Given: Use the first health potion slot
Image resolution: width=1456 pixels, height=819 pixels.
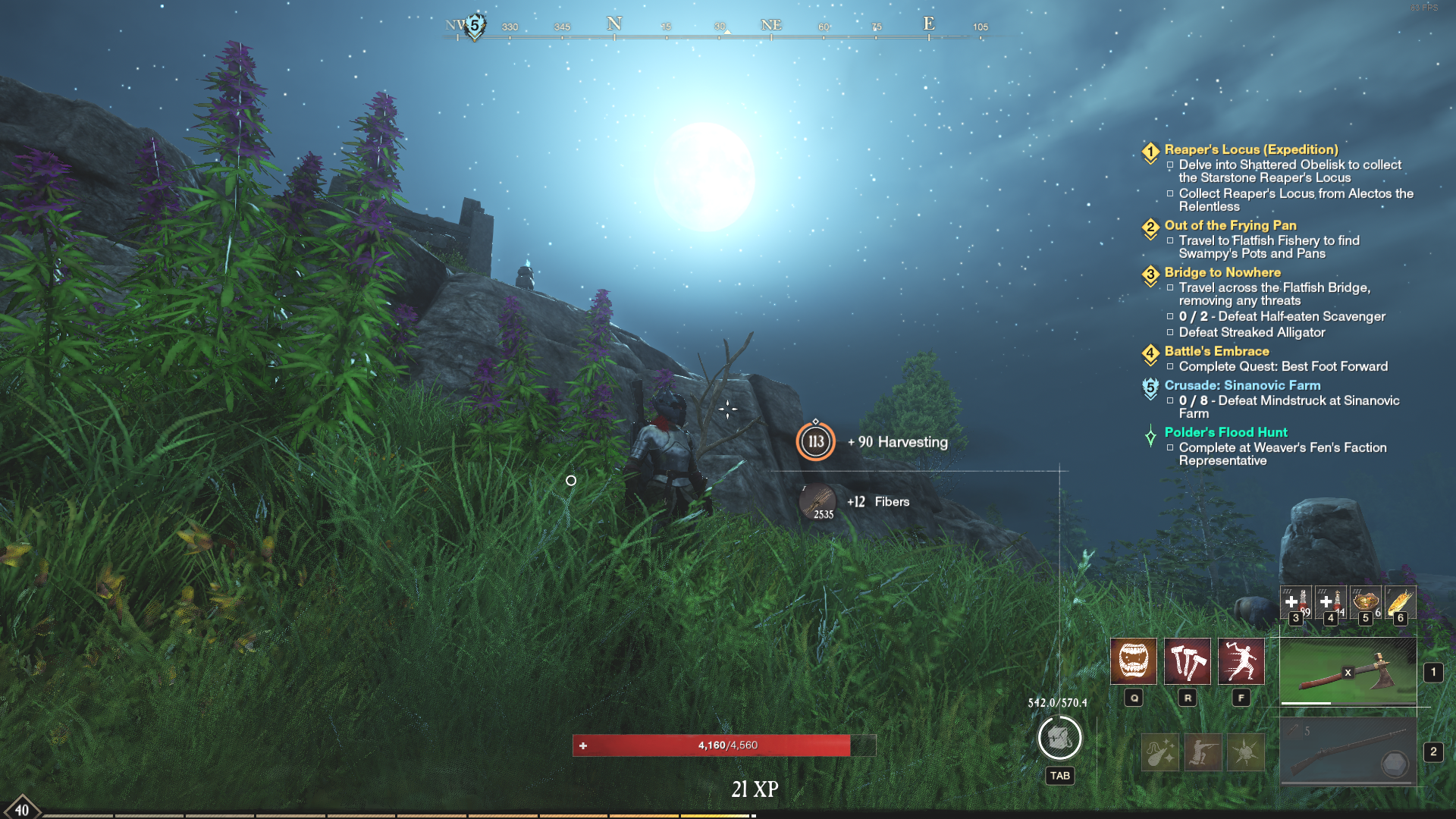Looking at the screenshot, I should tap(1295, 602).
